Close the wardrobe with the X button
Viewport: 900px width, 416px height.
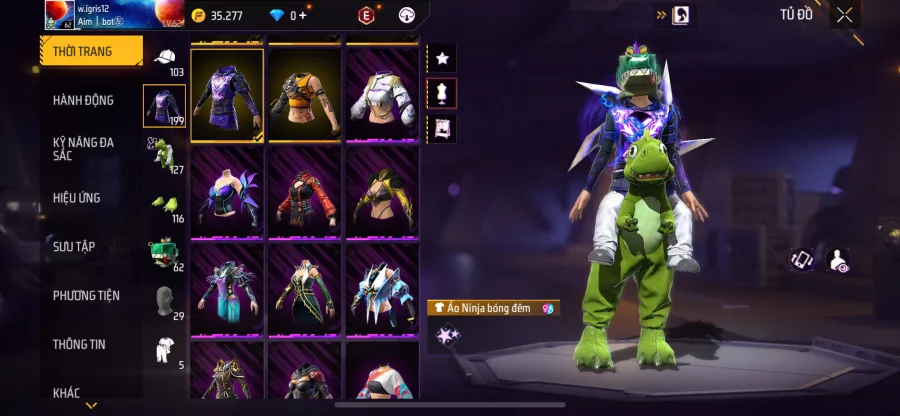tap(845, 14)
